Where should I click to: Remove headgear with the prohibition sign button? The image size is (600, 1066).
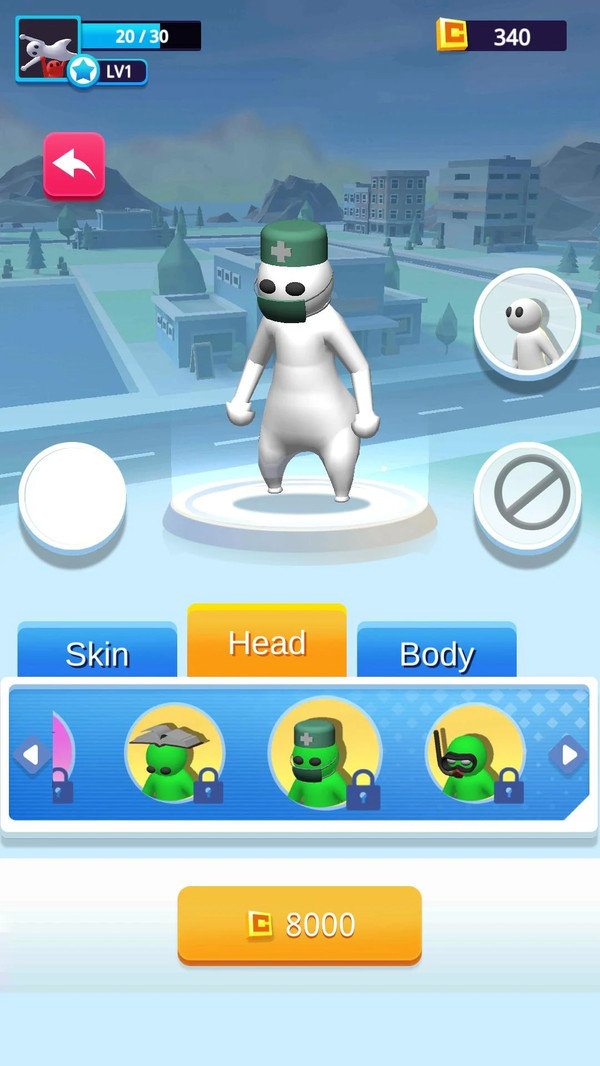[527, 496]
